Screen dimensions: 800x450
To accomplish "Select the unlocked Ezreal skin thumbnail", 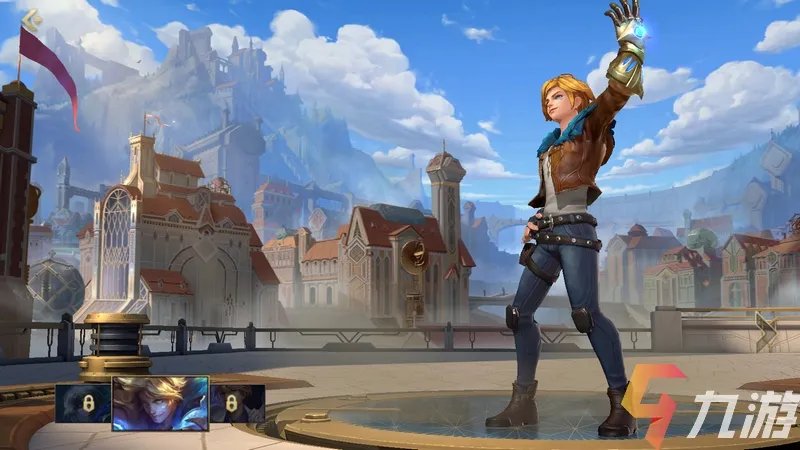I will point(160,403).
